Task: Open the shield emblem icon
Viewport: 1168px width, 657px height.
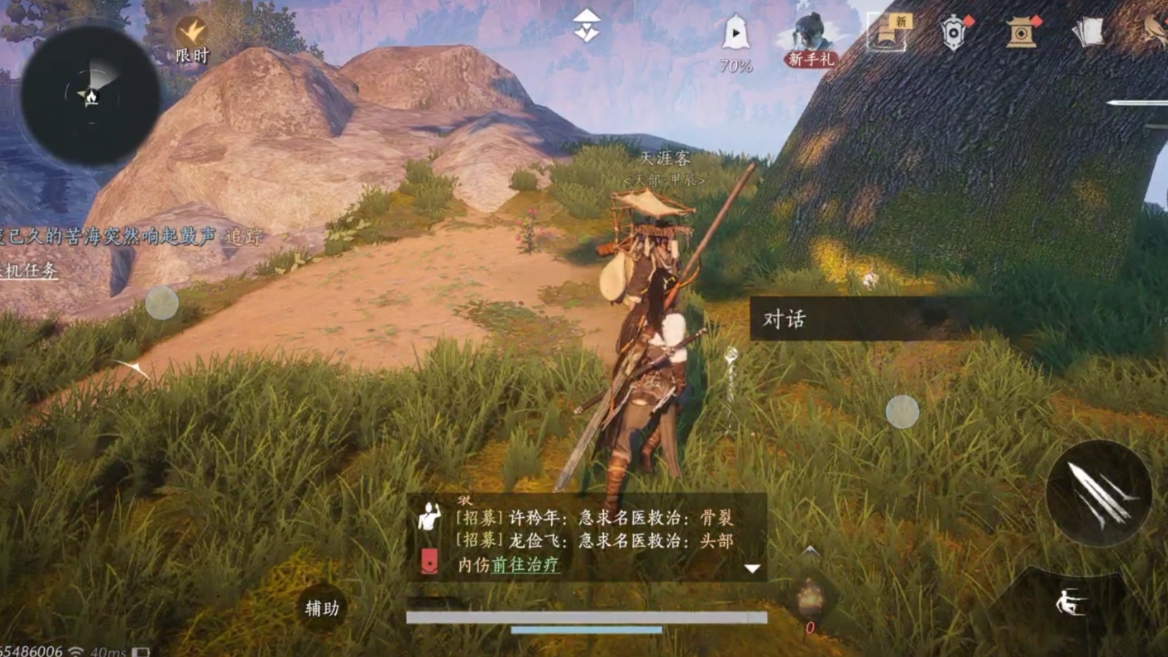Action: (x=955, y=33)
